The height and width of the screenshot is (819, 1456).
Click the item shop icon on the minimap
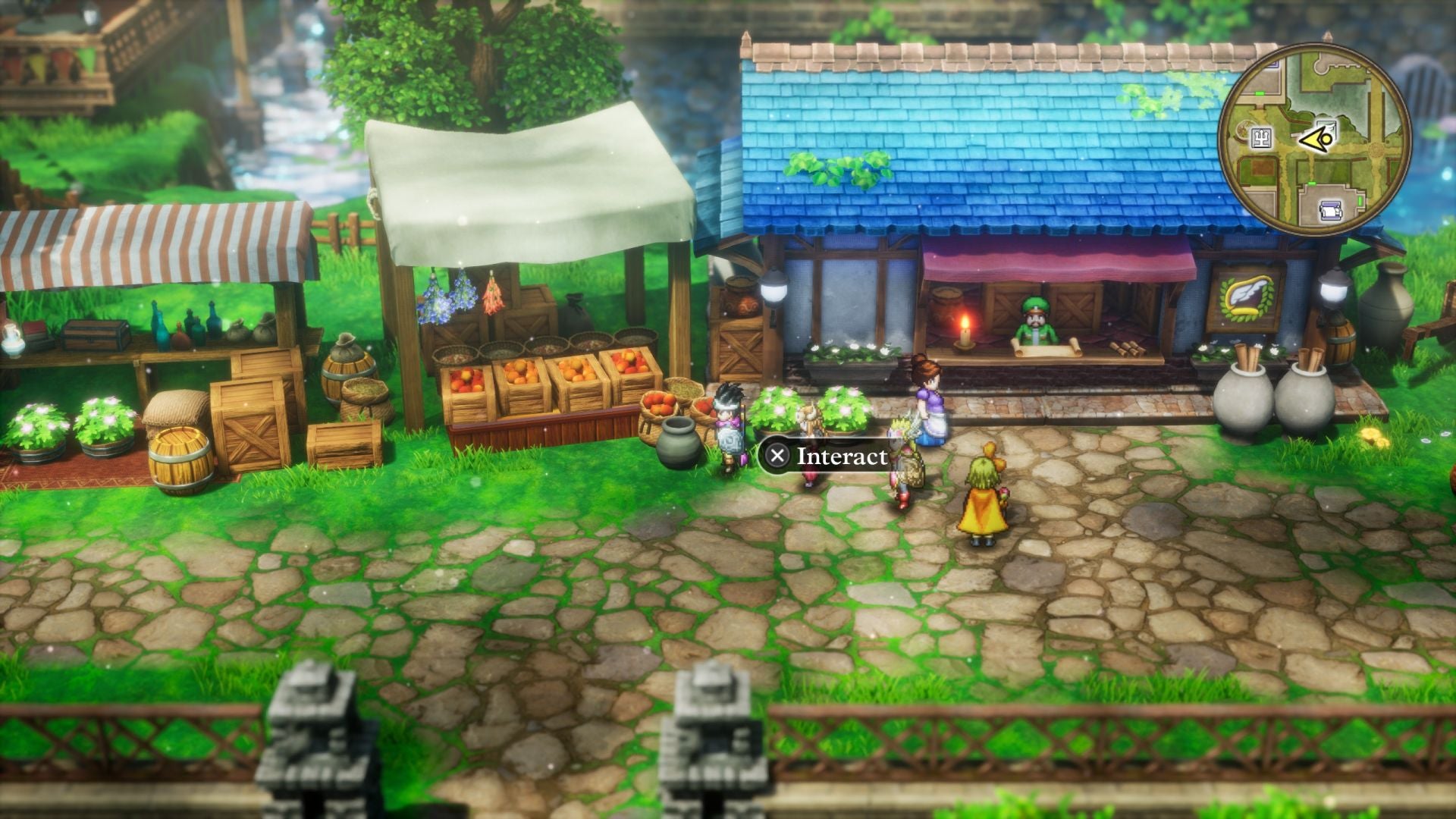point(1326,130)
